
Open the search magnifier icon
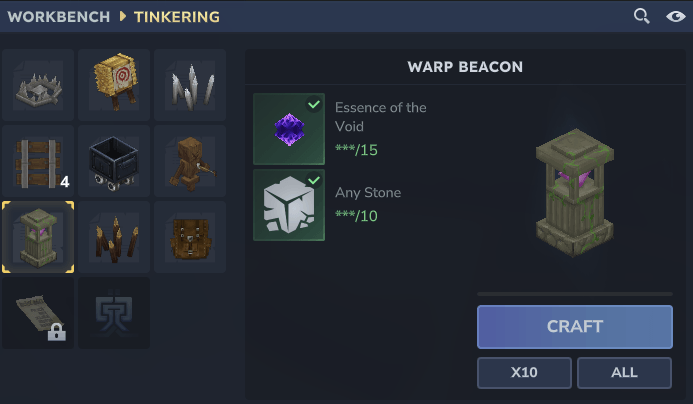pyautogui.click(x=642, y=16)
